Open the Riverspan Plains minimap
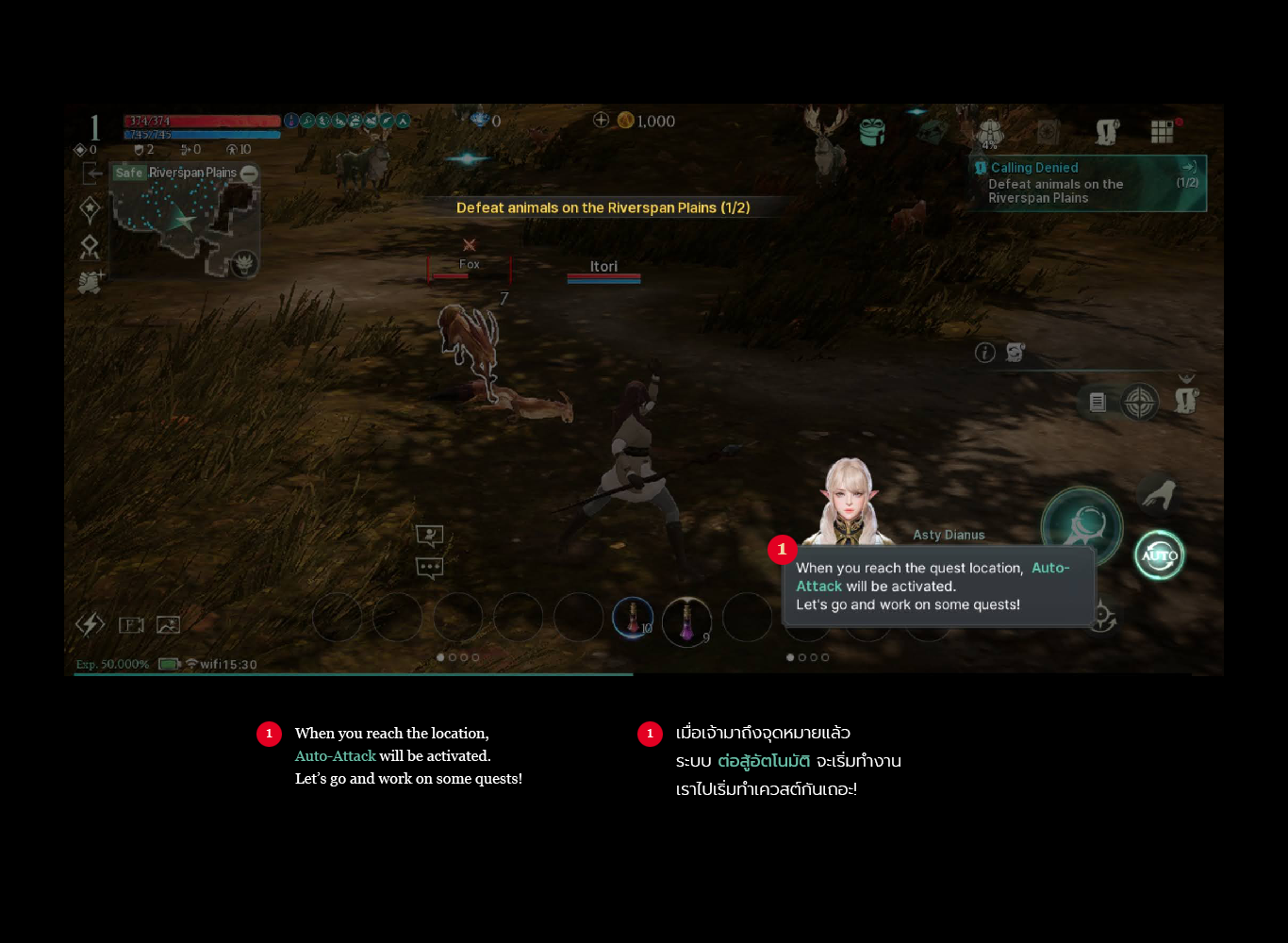Screen dimensions: 1288x943 (x=179, y=223)
